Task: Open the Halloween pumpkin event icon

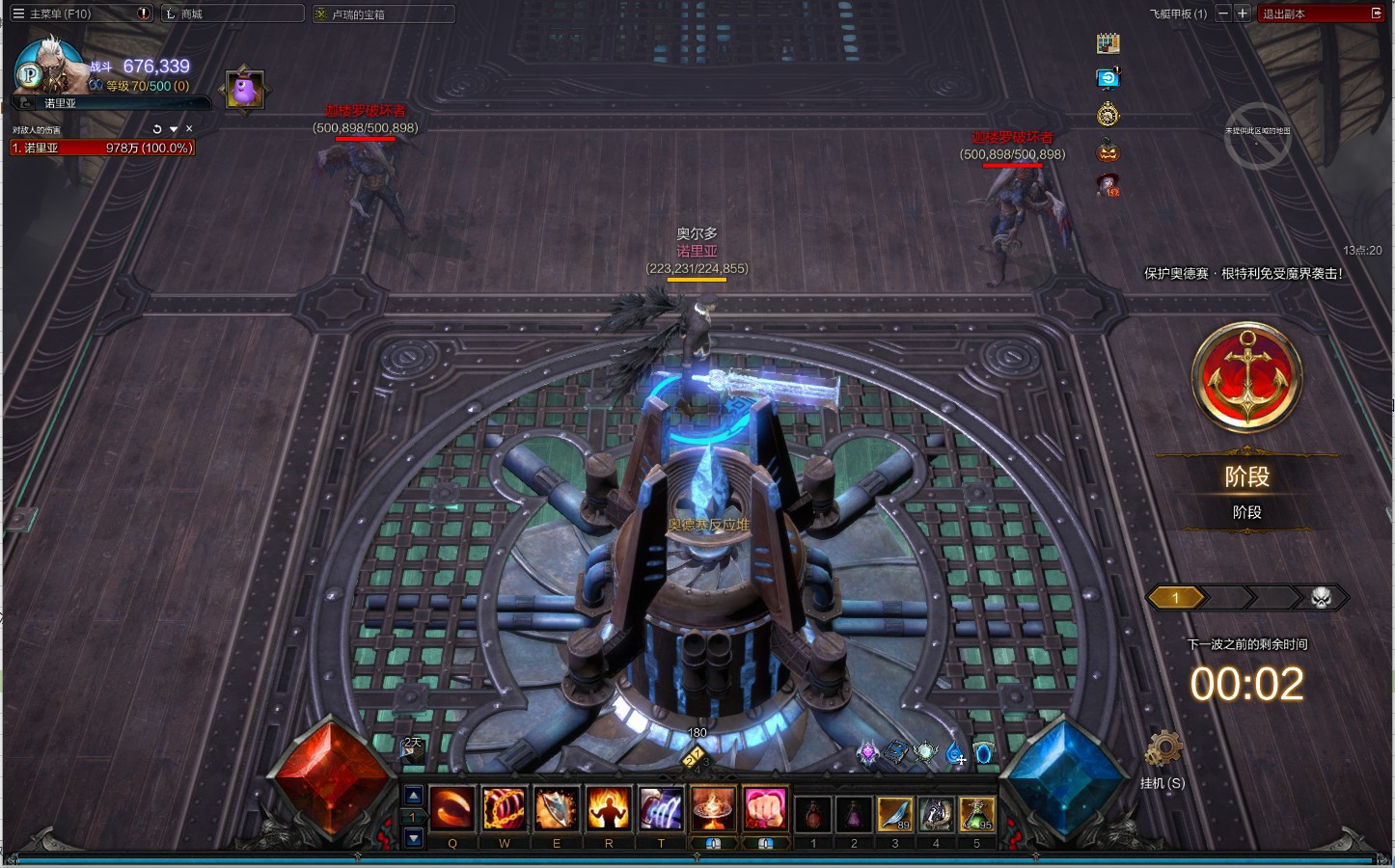Action: pyautogui.click(x=1108, y=150)
